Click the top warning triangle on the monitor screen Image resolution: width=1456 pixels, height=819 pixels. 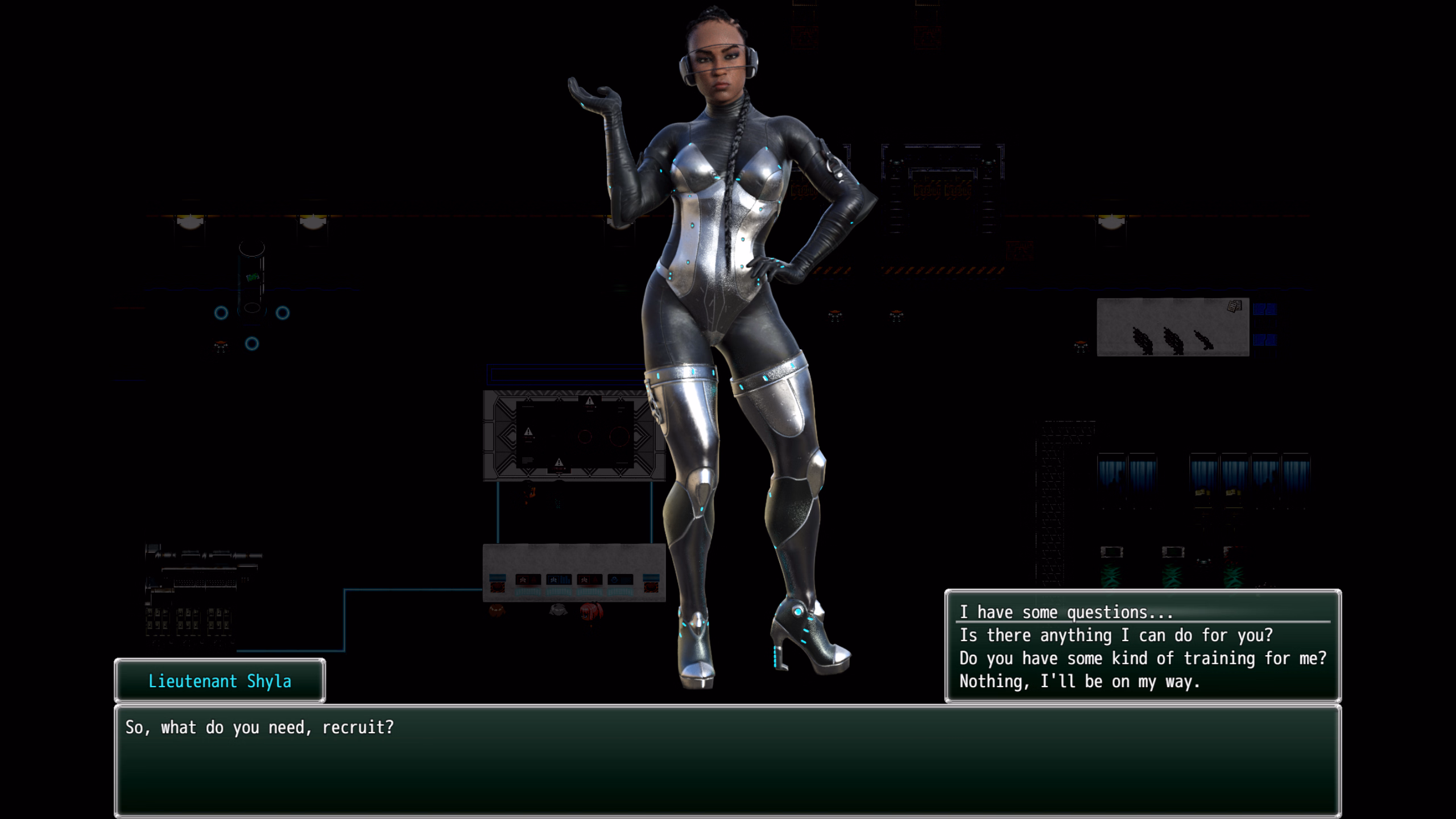click(x=590, y=402)
